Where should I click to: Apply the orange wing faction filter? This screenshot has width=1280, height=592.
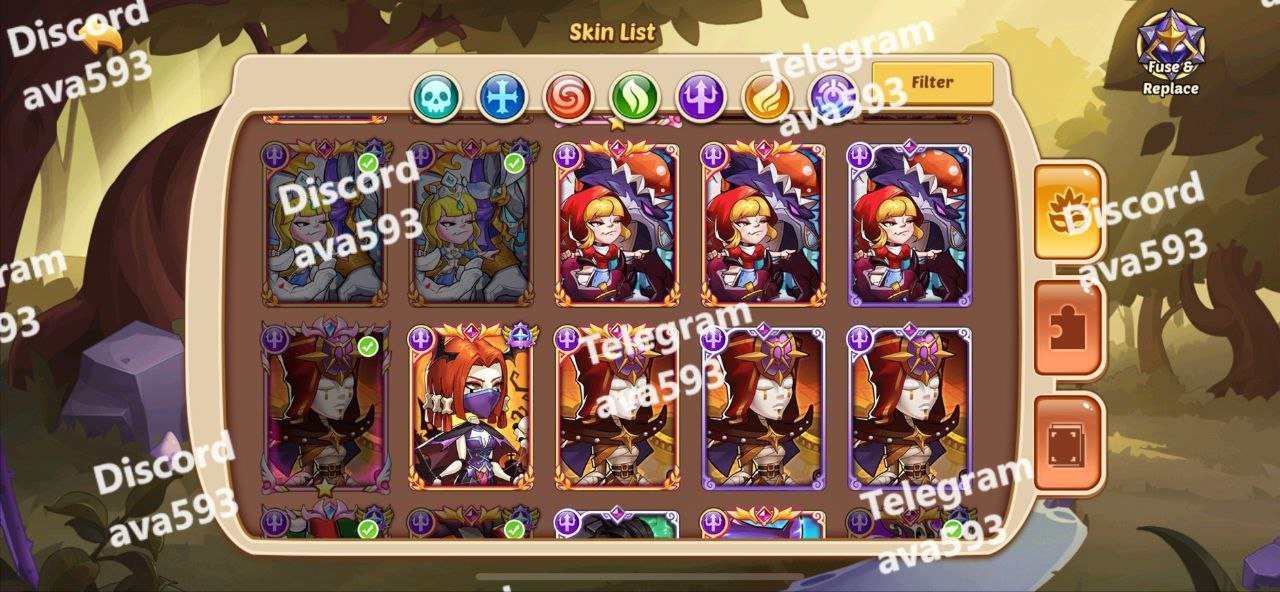(767, 97)
